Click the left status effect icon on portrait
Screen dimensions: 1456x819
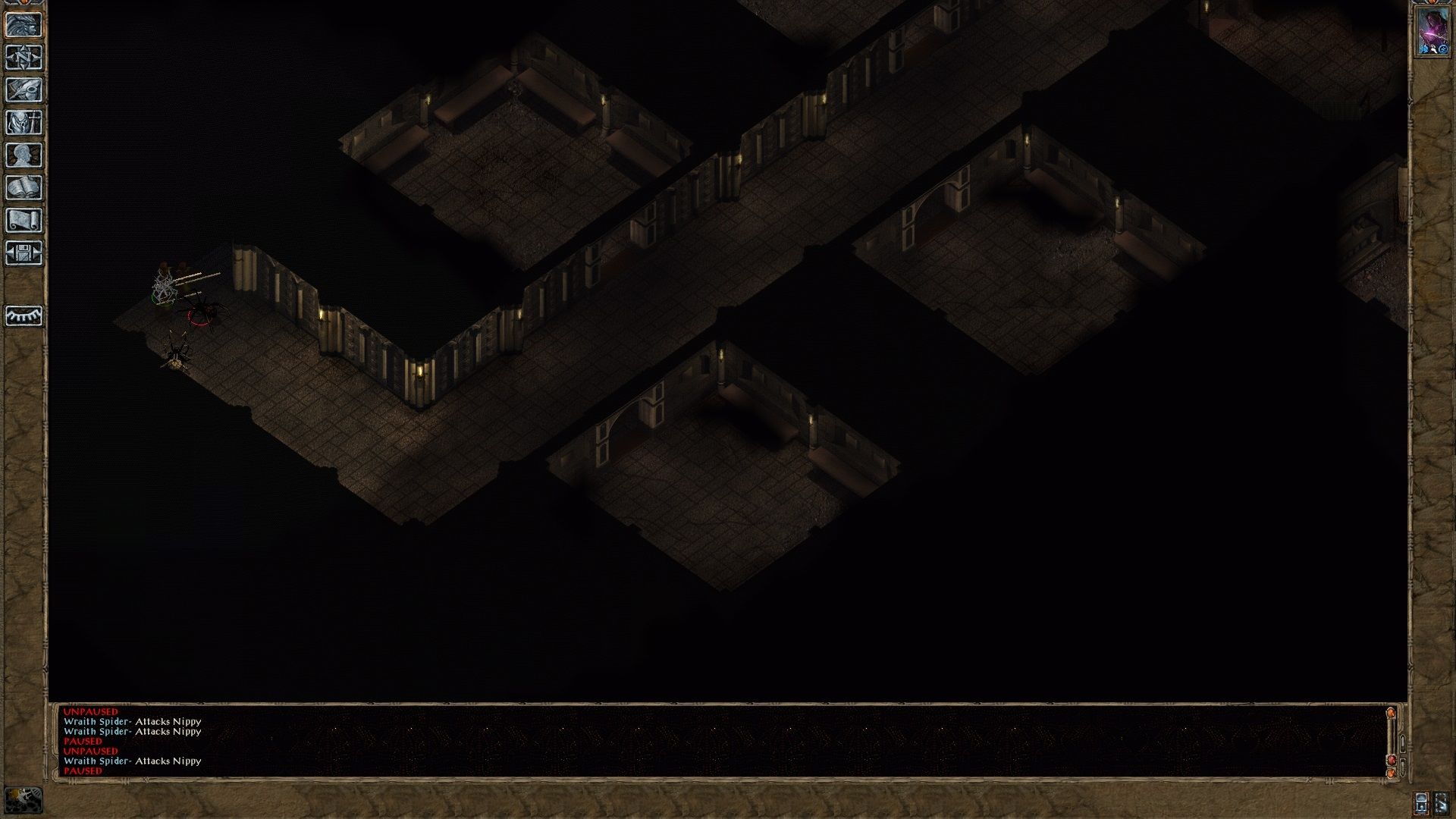point(1424,49)
